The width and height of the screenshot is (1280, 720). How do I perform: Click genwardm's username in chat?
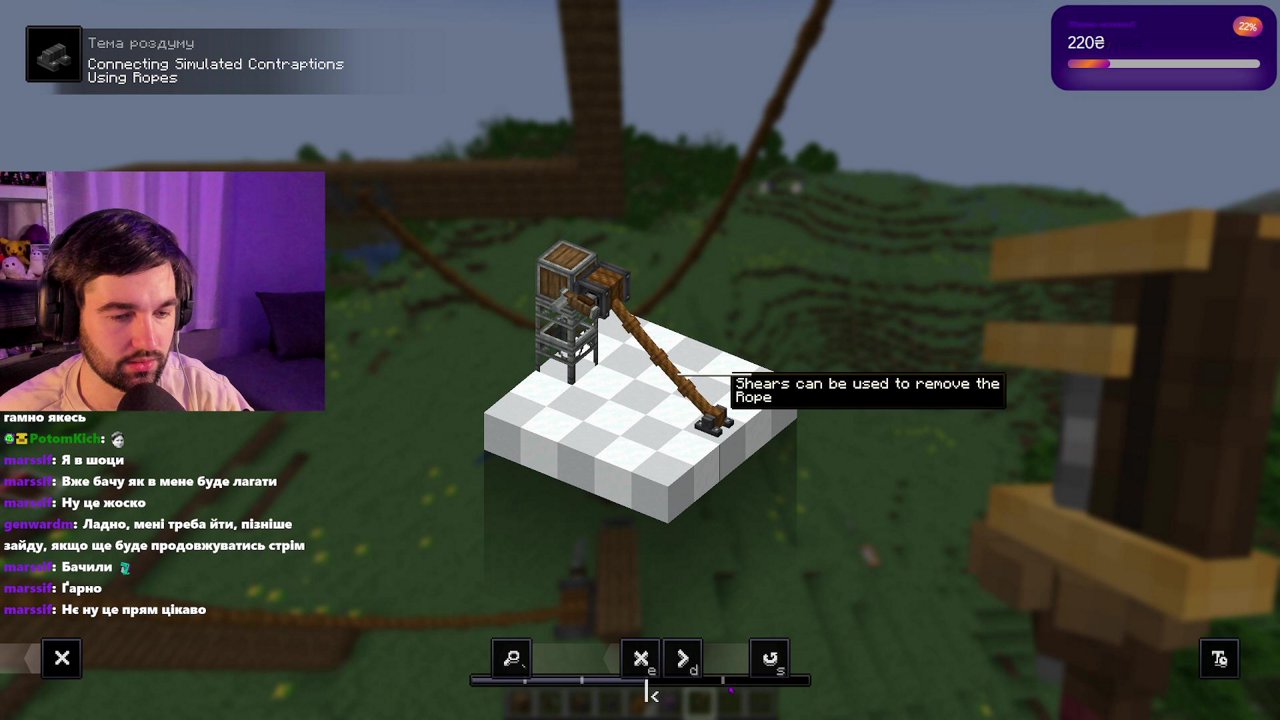tap(38, 524)
